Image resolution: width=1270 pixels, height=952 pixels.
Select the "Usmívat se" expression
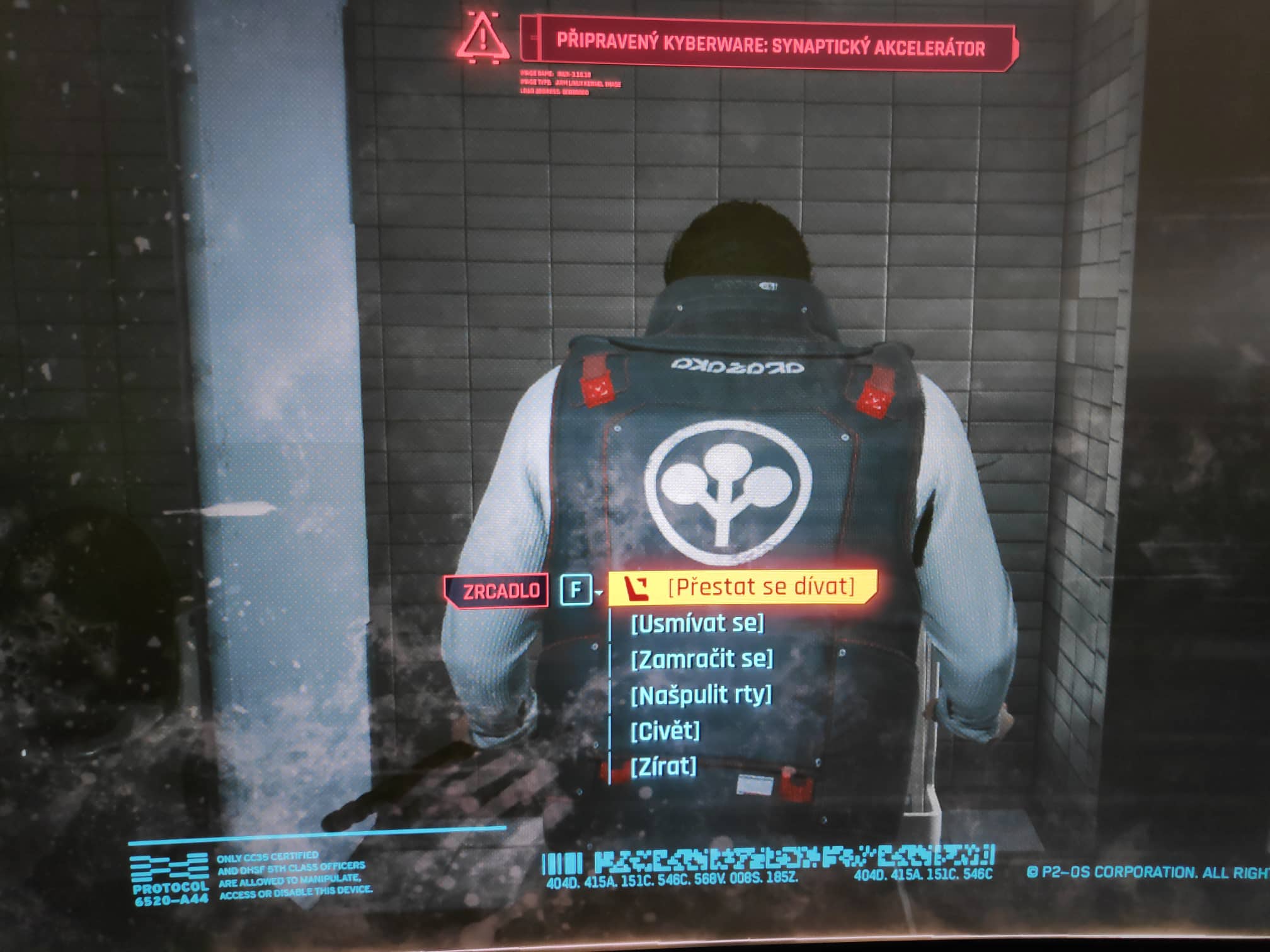pos(697,623)
